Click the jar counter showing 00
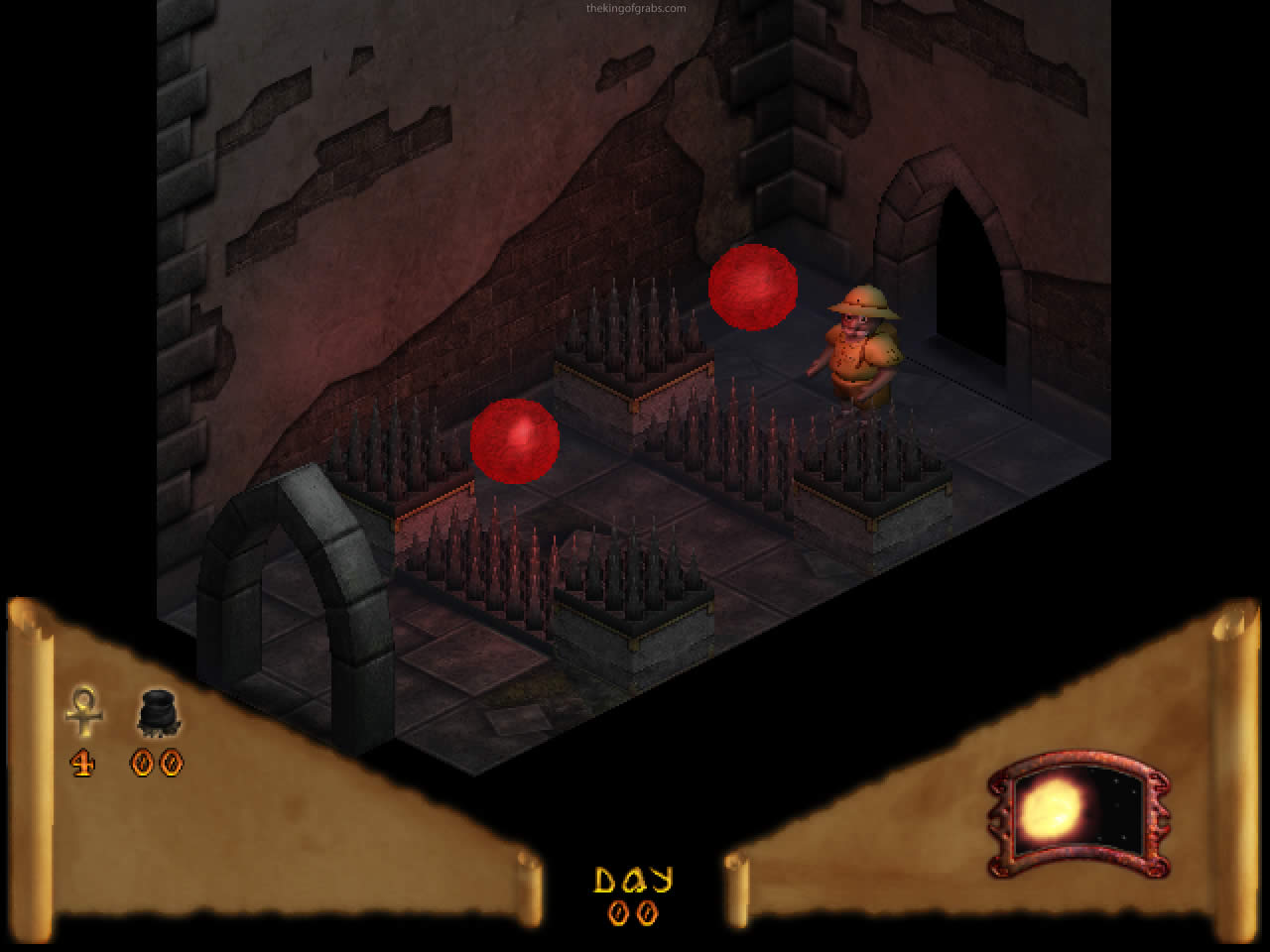Screen dimensions: 1270x952 click(x=157, y=764)
